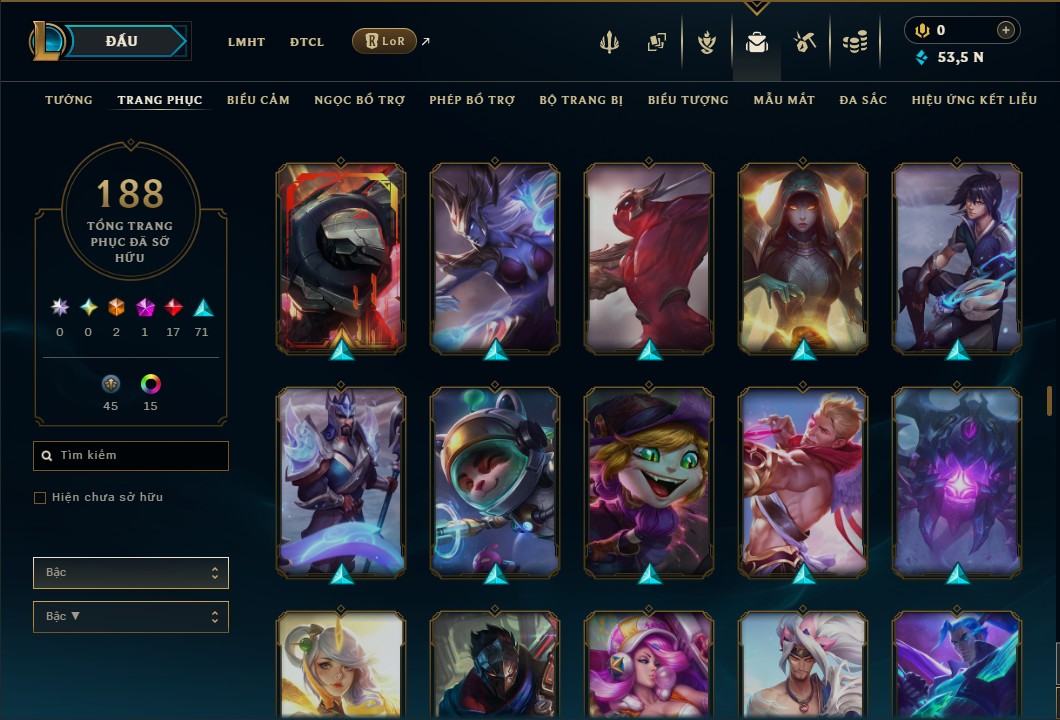The width and height of the screenshot is (1060, 720).
Task: Open the Bậc grouping dropdown
Action: pos(131,573)
